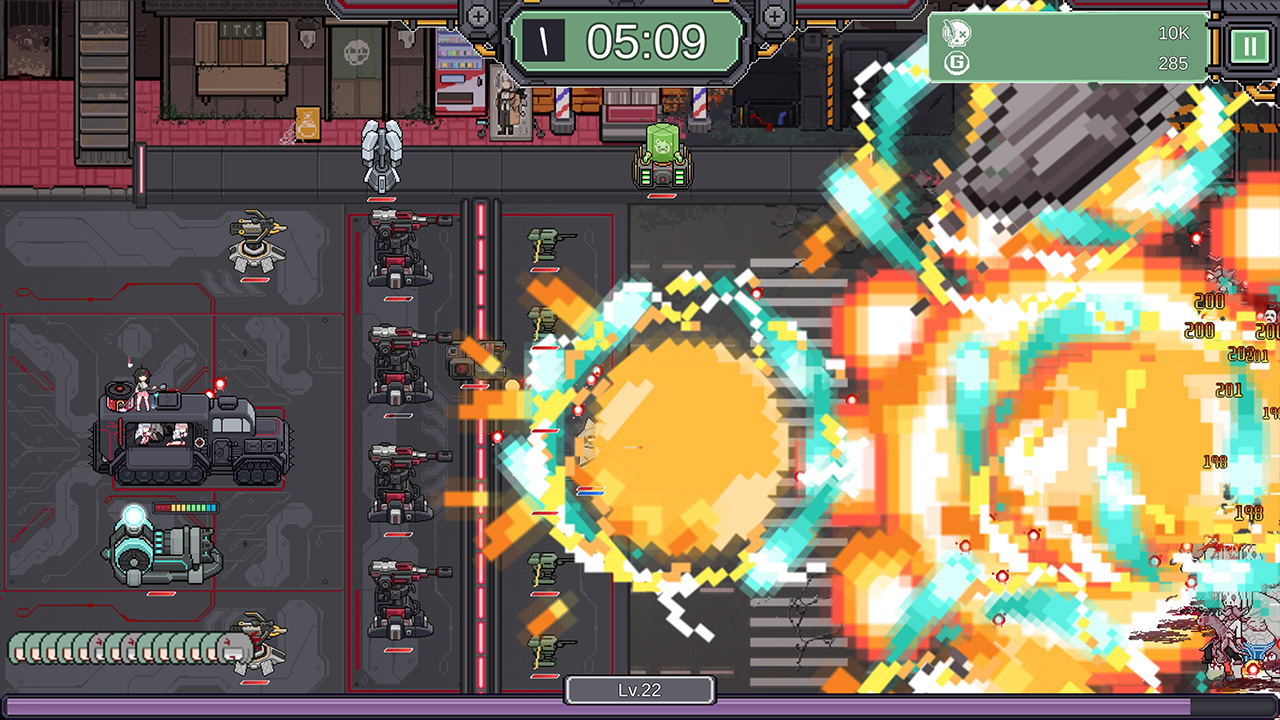The height and width of the screenshot is (720, 1280).
Task: Click the Lv.22 level indicator
Action: click(x=639, y=689)
